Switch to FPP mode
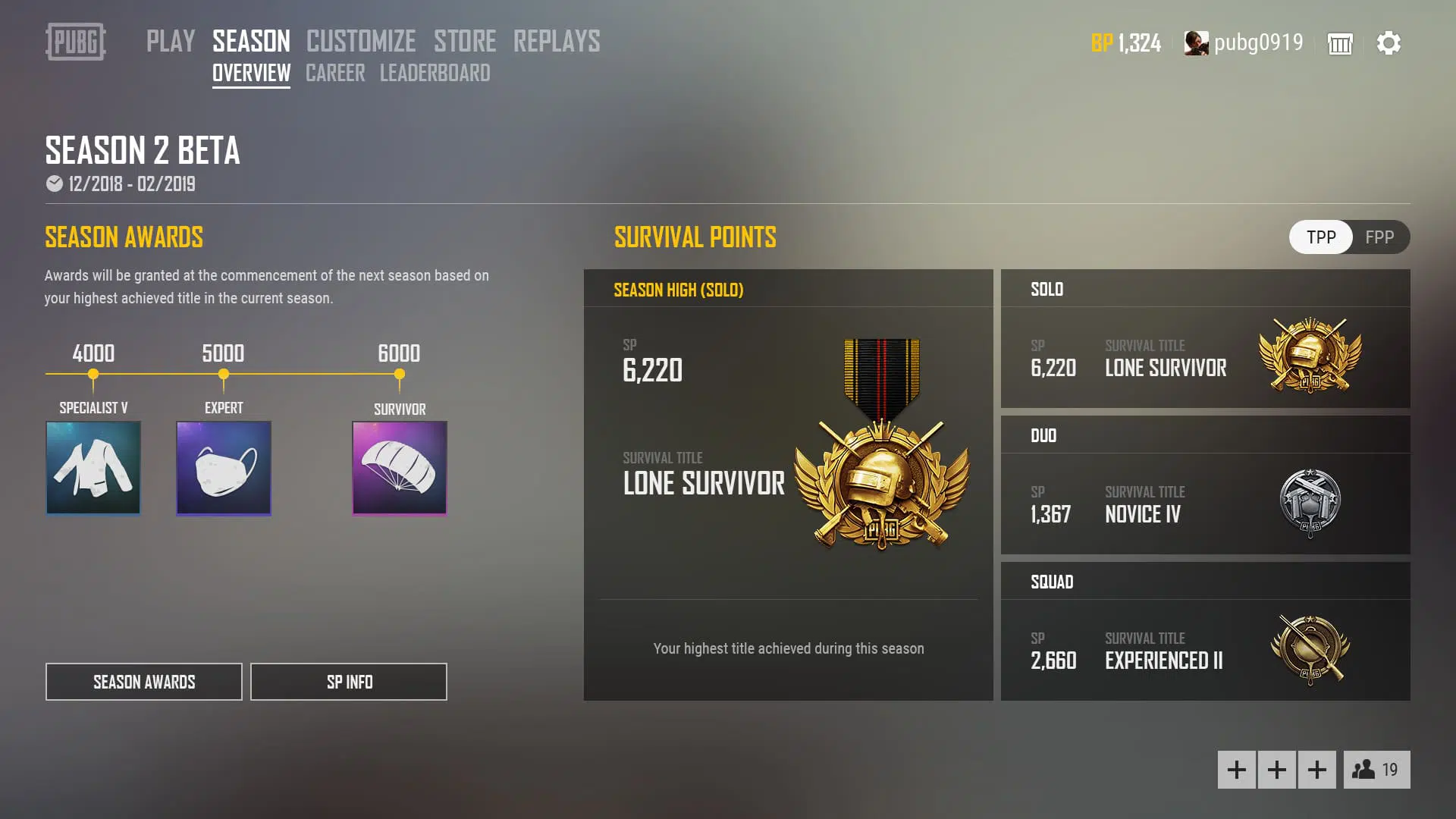Screen dimensions: 1456x819 (1380, 237)
